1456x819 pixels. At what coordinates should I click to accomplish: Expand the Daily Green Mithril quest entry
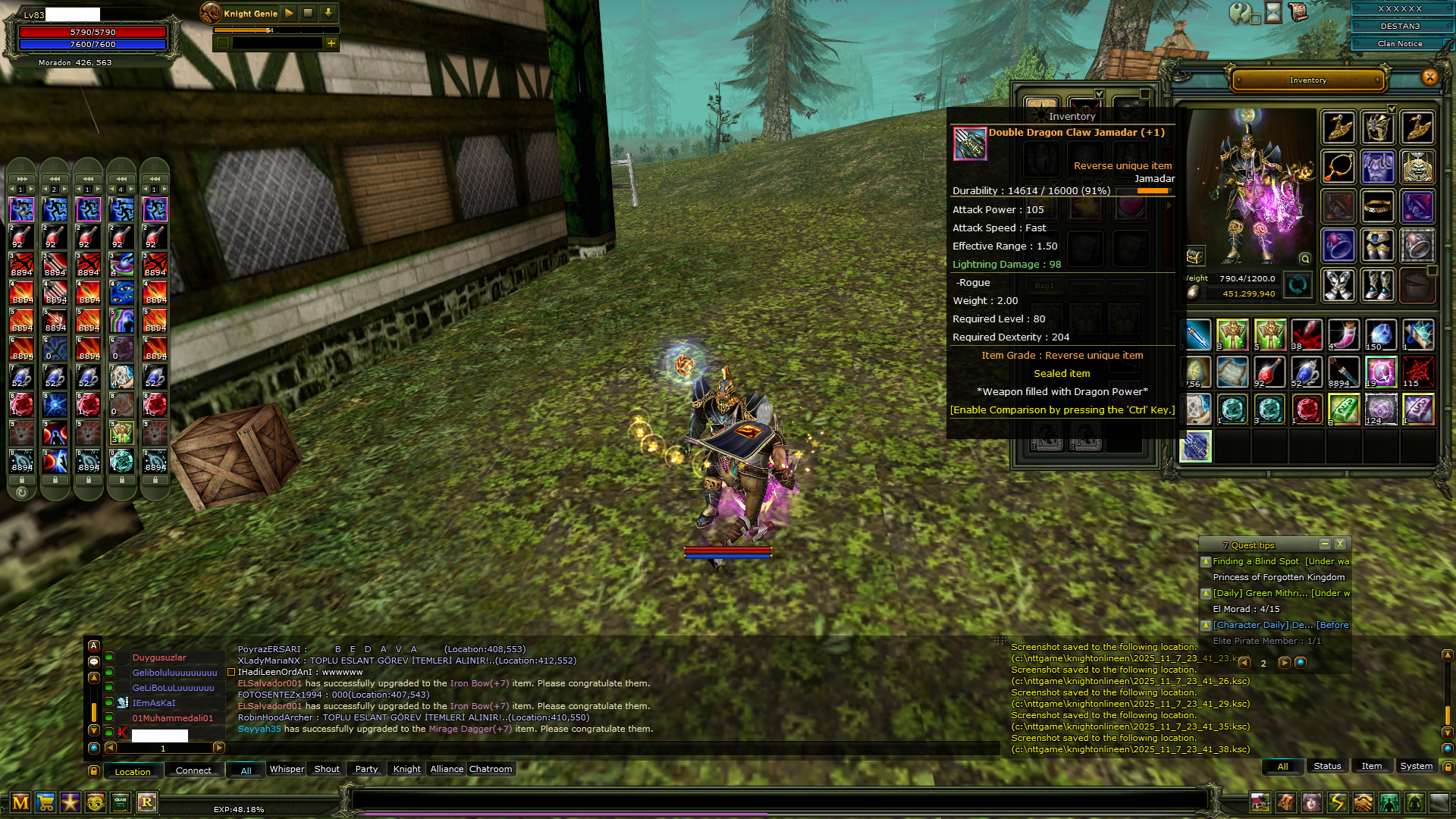(x=1205, y=595)
